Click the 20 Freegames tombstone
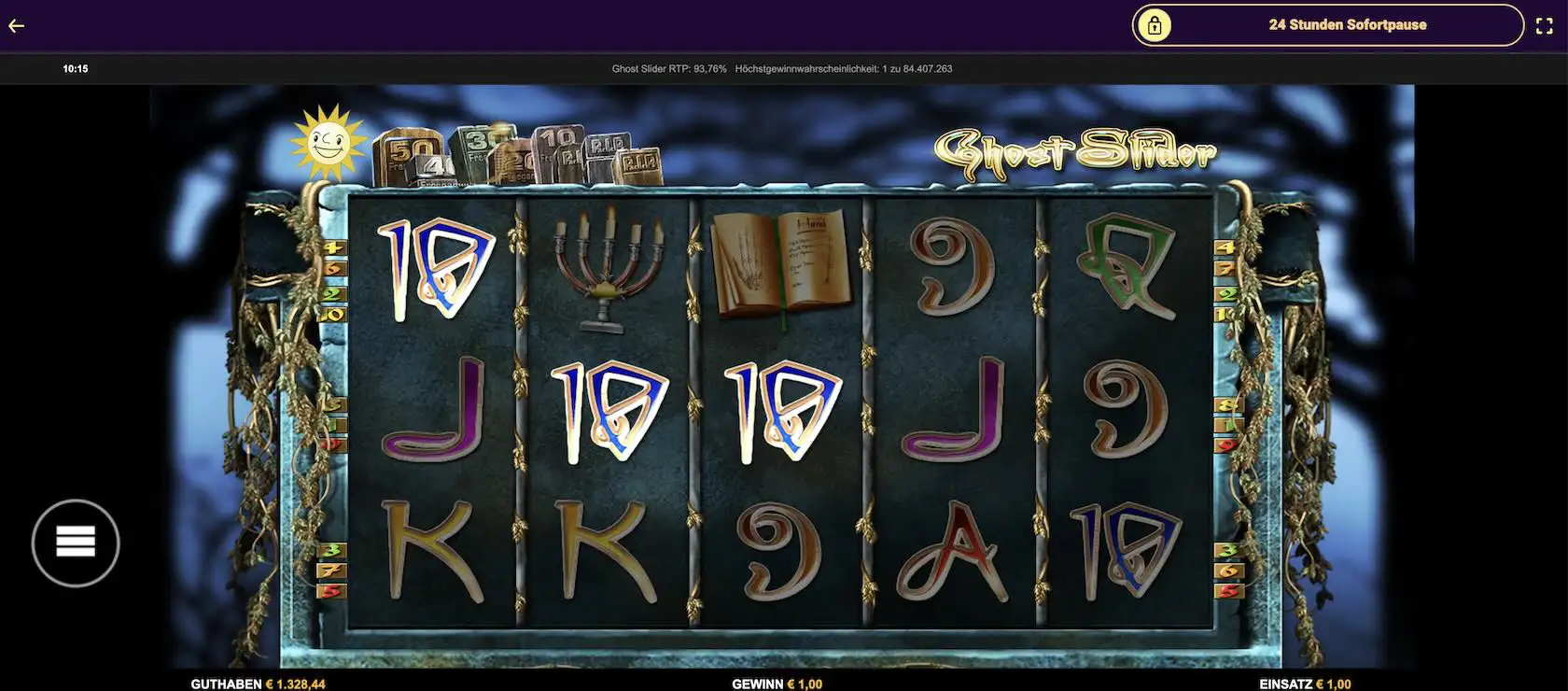 coord(518,162)
